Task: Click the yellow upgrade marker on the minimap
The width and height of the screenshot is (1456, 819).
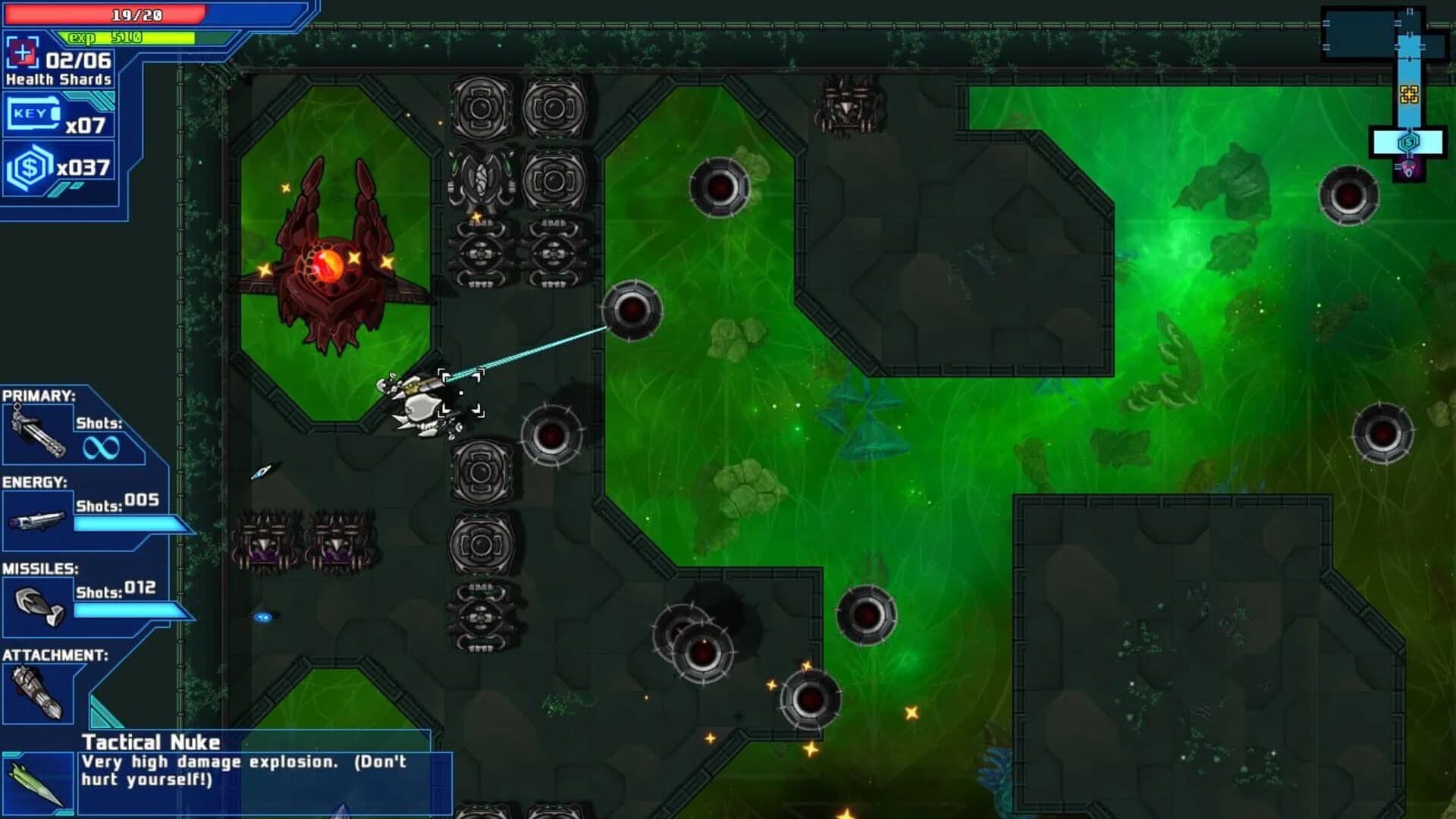Action: pos(1409,95)
